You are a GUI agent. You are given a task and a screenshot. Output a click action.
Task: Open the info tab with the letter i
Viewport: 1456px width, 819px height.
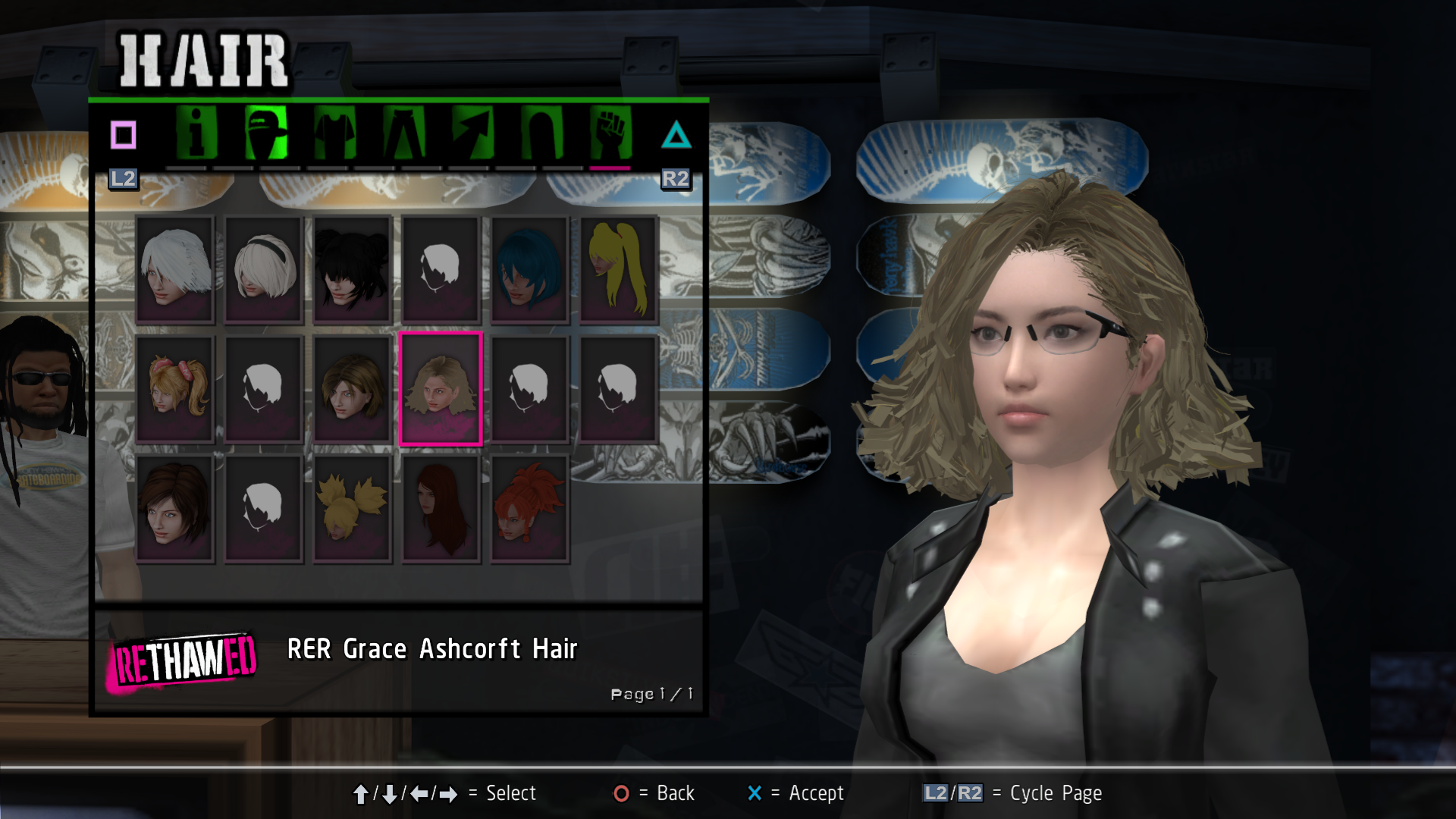tap(196, 133)
